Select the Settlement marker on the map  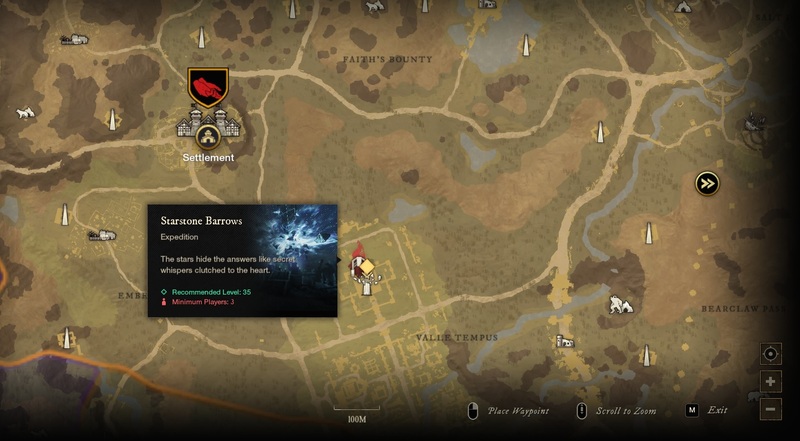[x=208, y=129]
